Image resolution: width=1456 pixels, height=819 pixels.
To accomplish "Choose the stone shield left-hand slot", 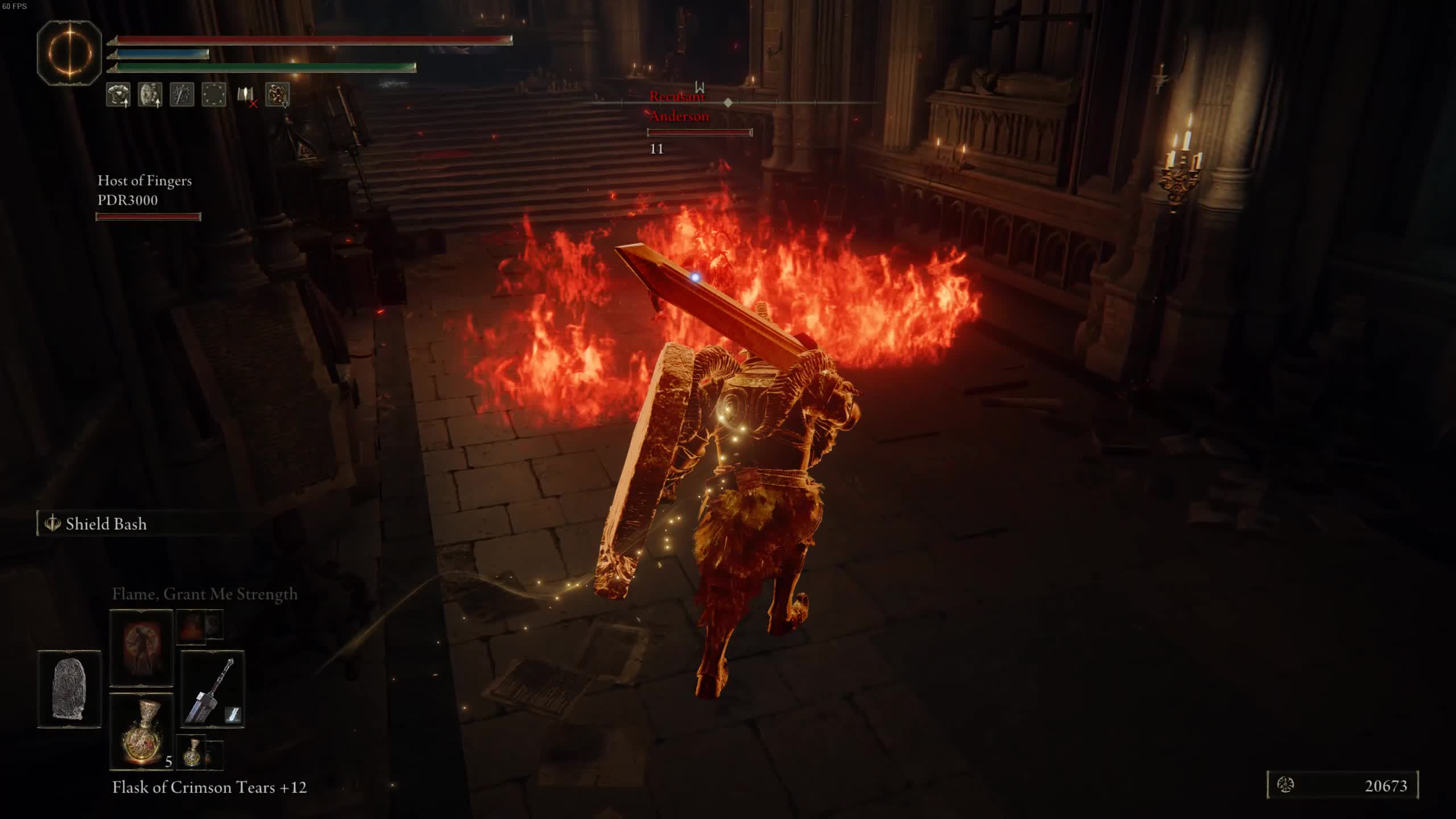I will (69, 689).
